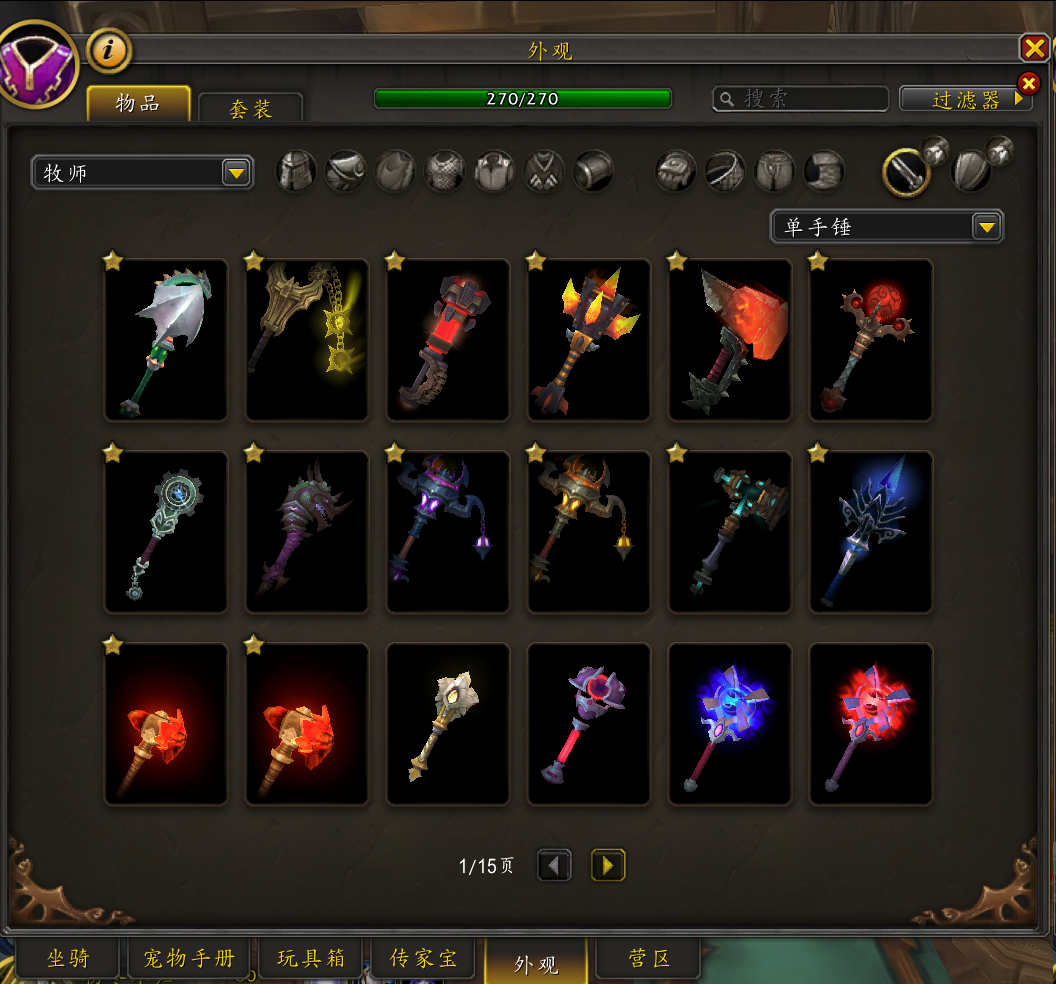Image resolution: width=1056 pixels, height=984 pixels.
Task: Select the flaming orange spiked mace appearance
Action: pos(589,340)
